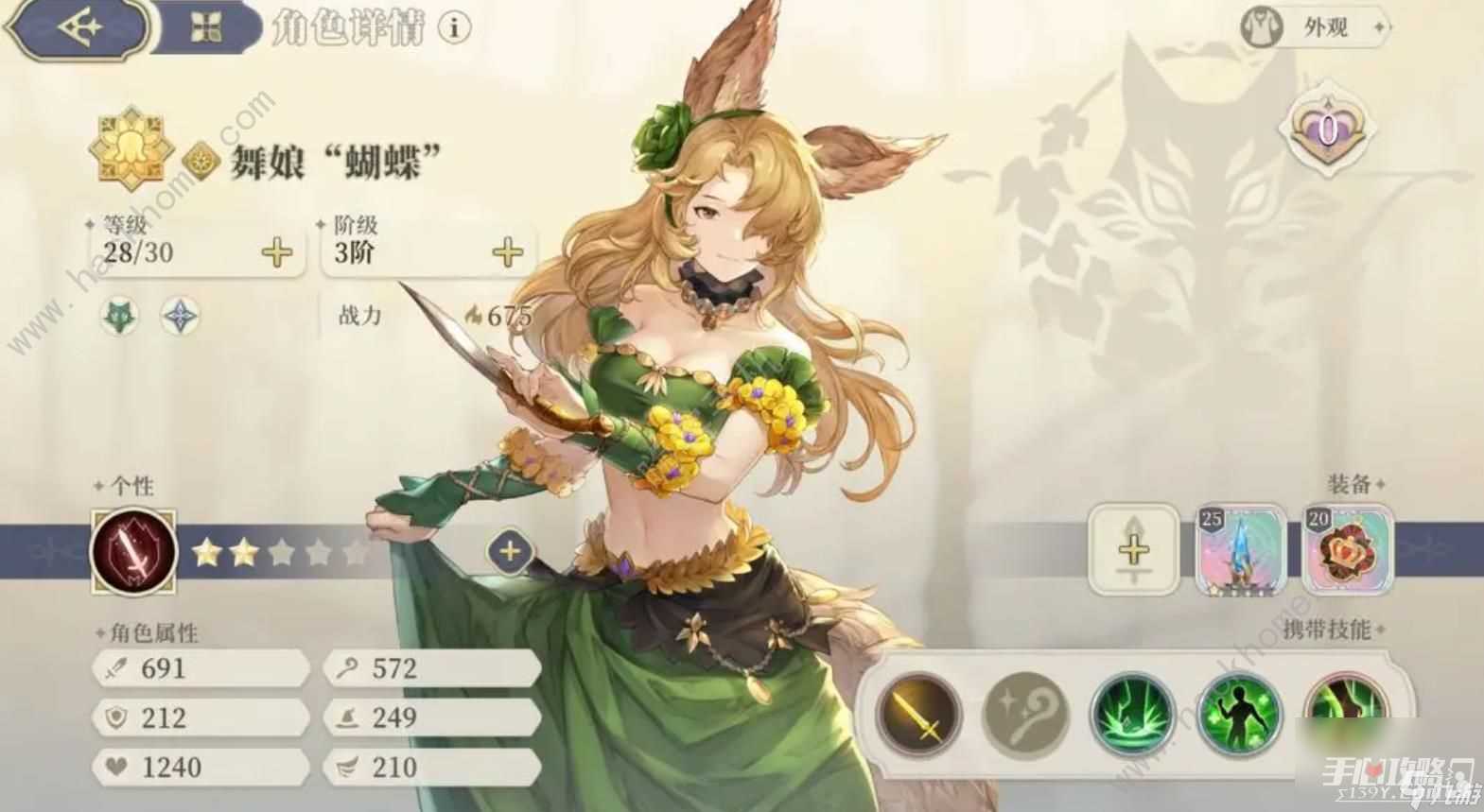This screenshot has width=1484, height=812.
Task: Select the level 25 blue crystal equipment
Action: click(1241, 549)
